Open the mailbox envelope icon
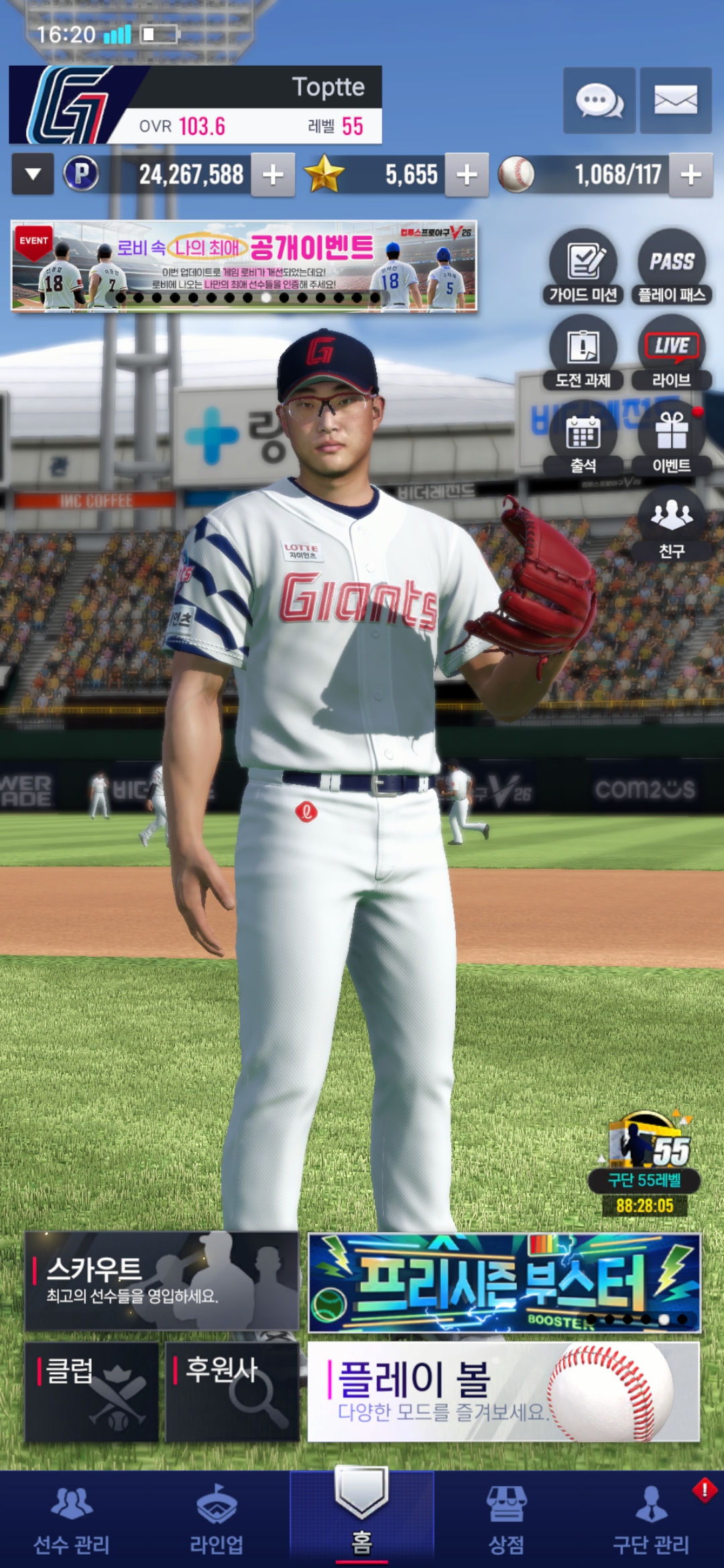This screenshot has height=1568, width=724. pos(675,101)
